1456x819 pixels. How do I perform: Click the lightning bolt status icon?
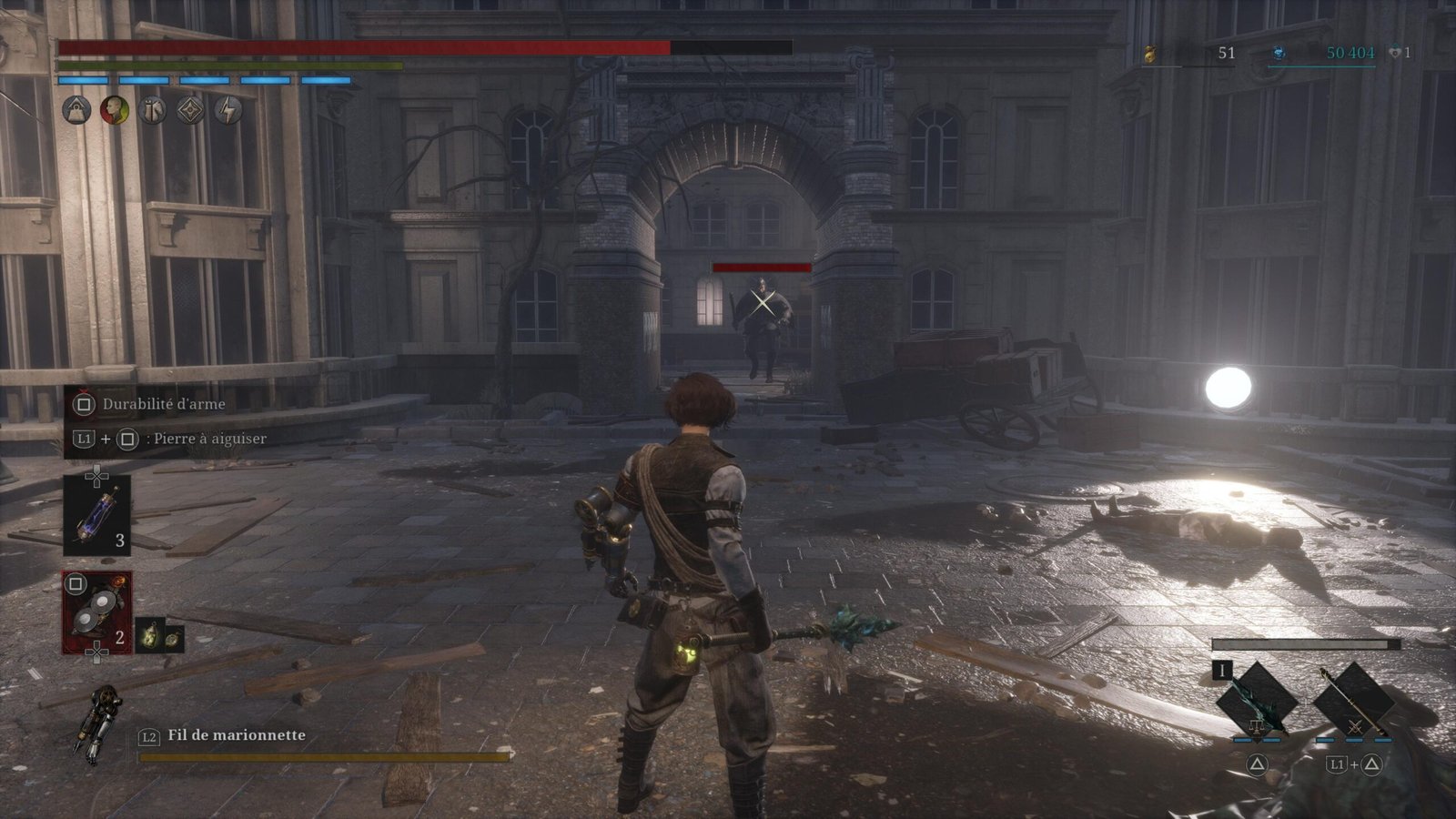point(227,111)
